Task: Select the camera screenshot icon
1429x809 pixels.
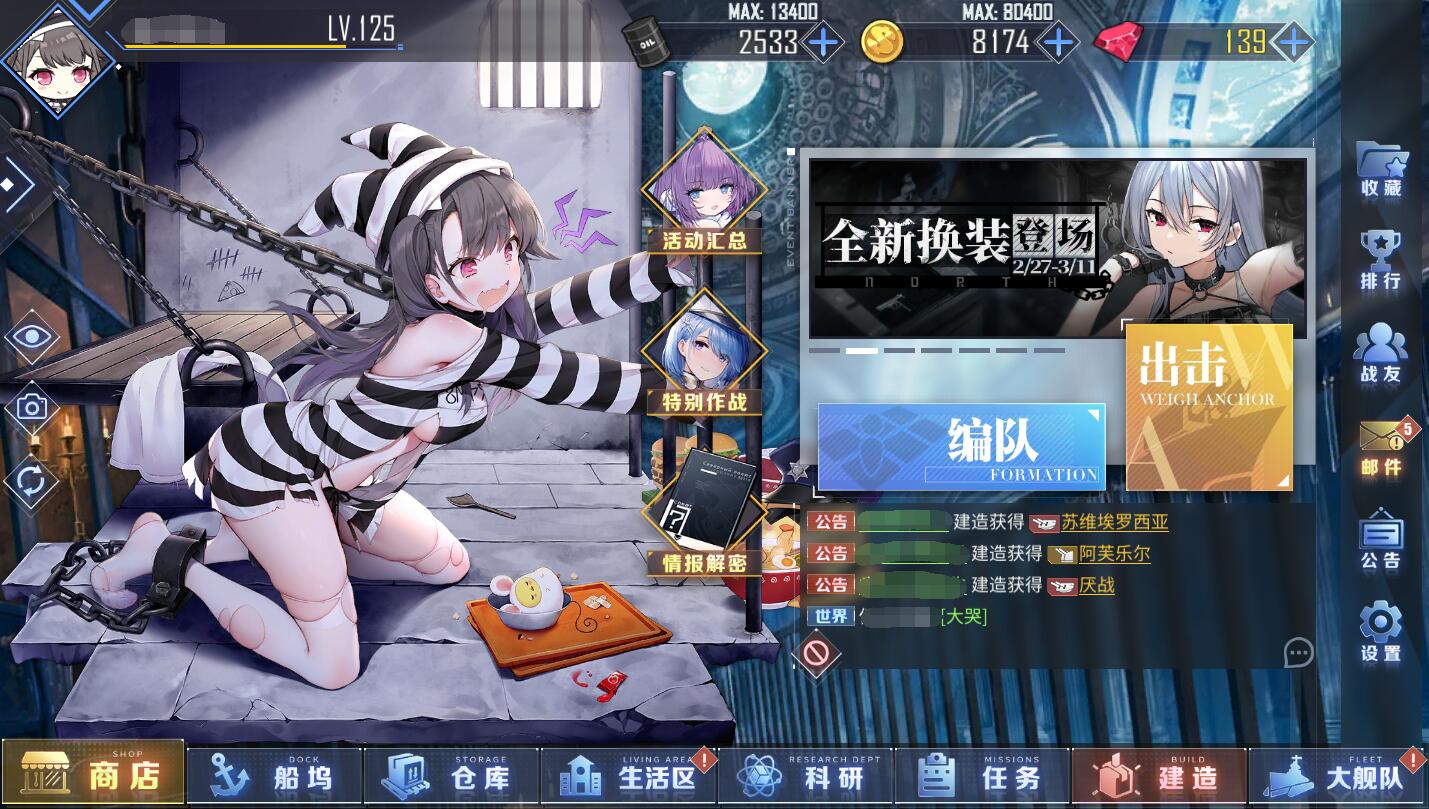Action: pos(31,406)
